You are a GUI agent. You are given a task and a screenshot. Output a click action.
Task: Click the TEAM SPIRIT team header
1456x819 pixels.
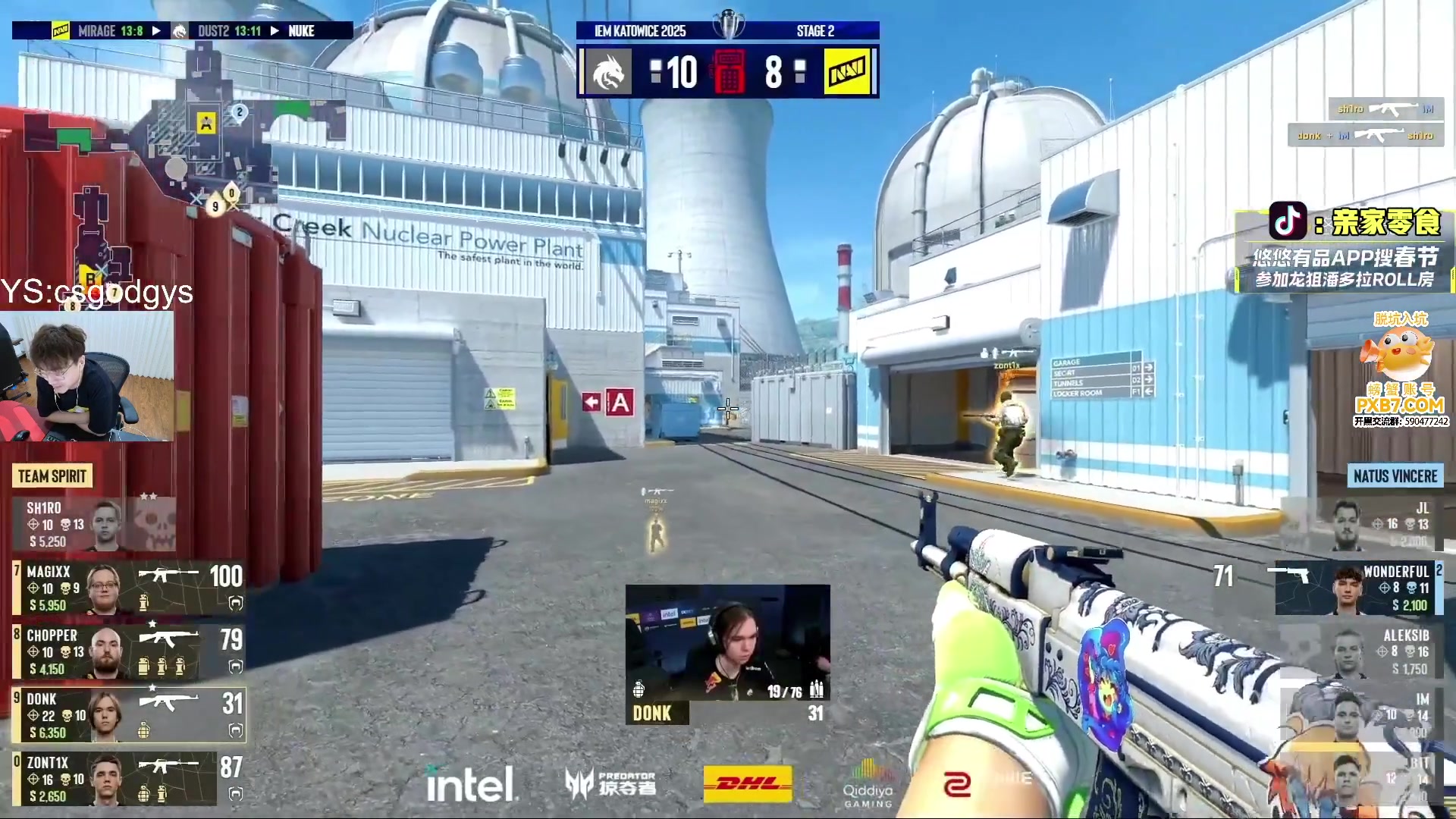(52, 476)
